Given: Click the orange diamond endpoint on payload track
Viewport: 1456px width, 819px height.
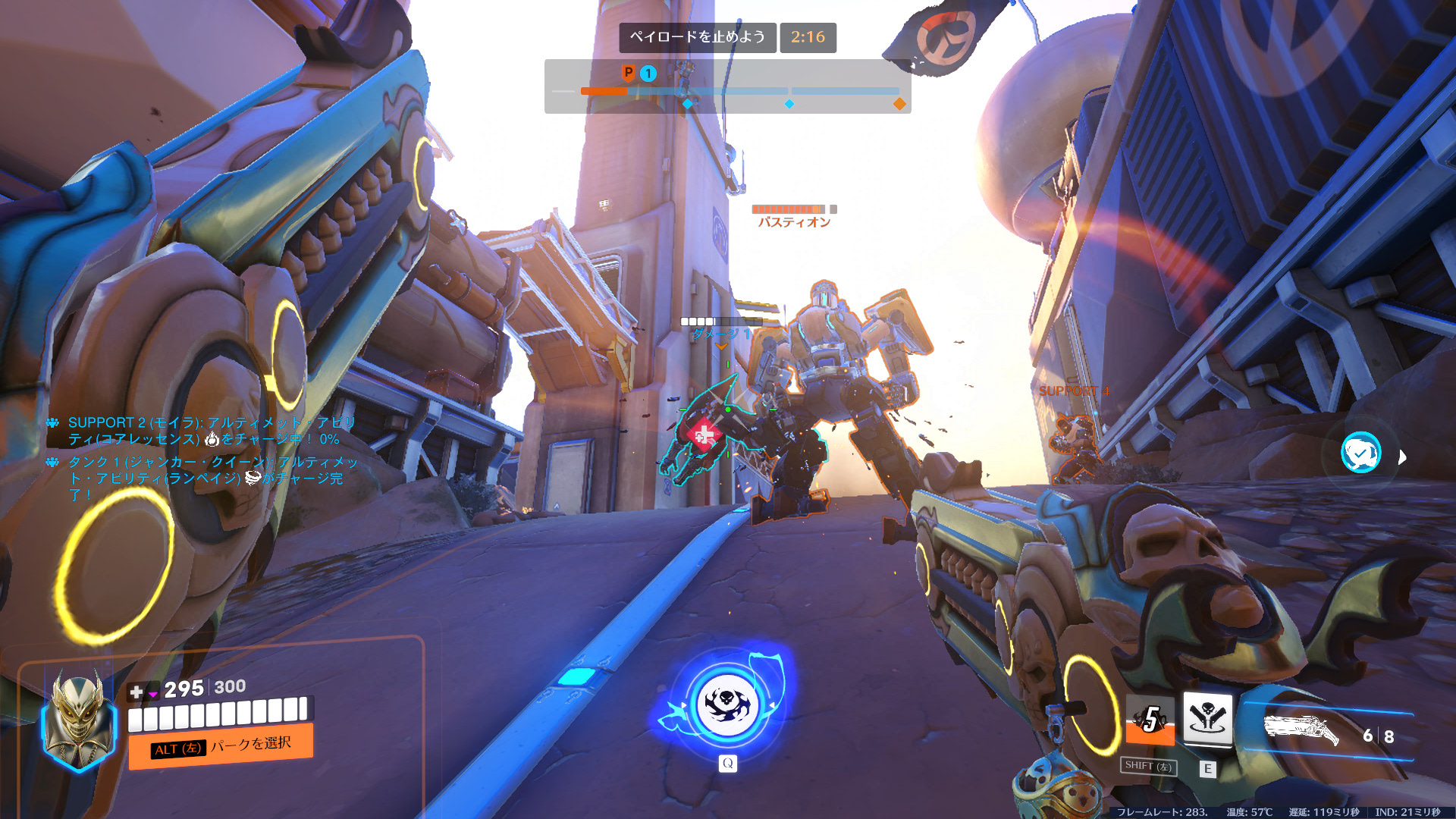Looking at the screenshot, I should coord(899,104).
